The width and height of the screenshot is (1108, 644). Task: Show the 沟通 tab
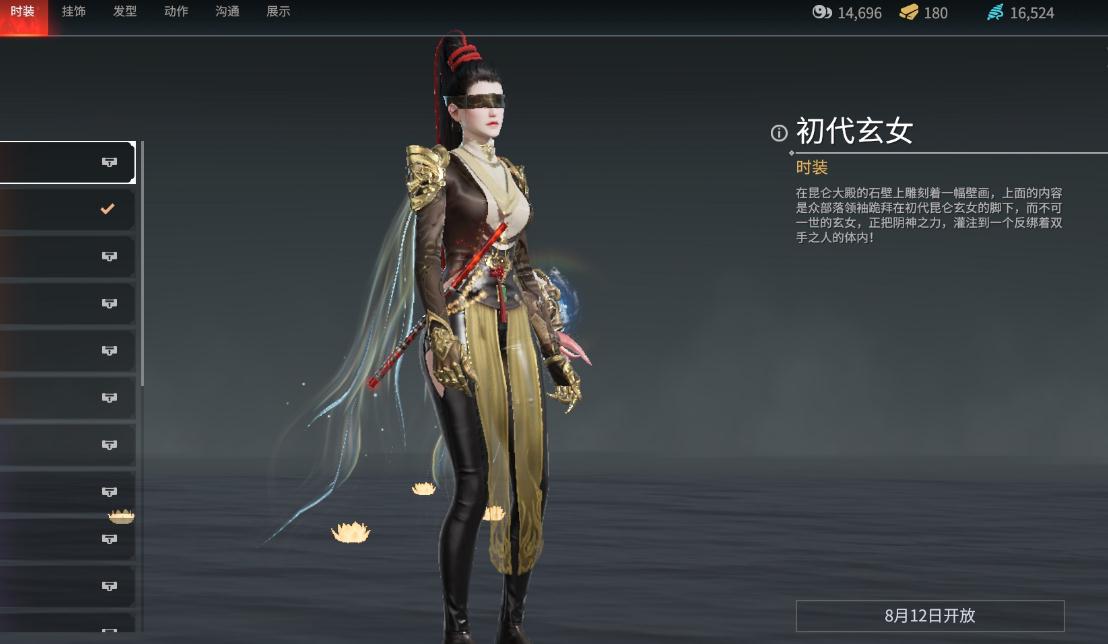(227, 12)
